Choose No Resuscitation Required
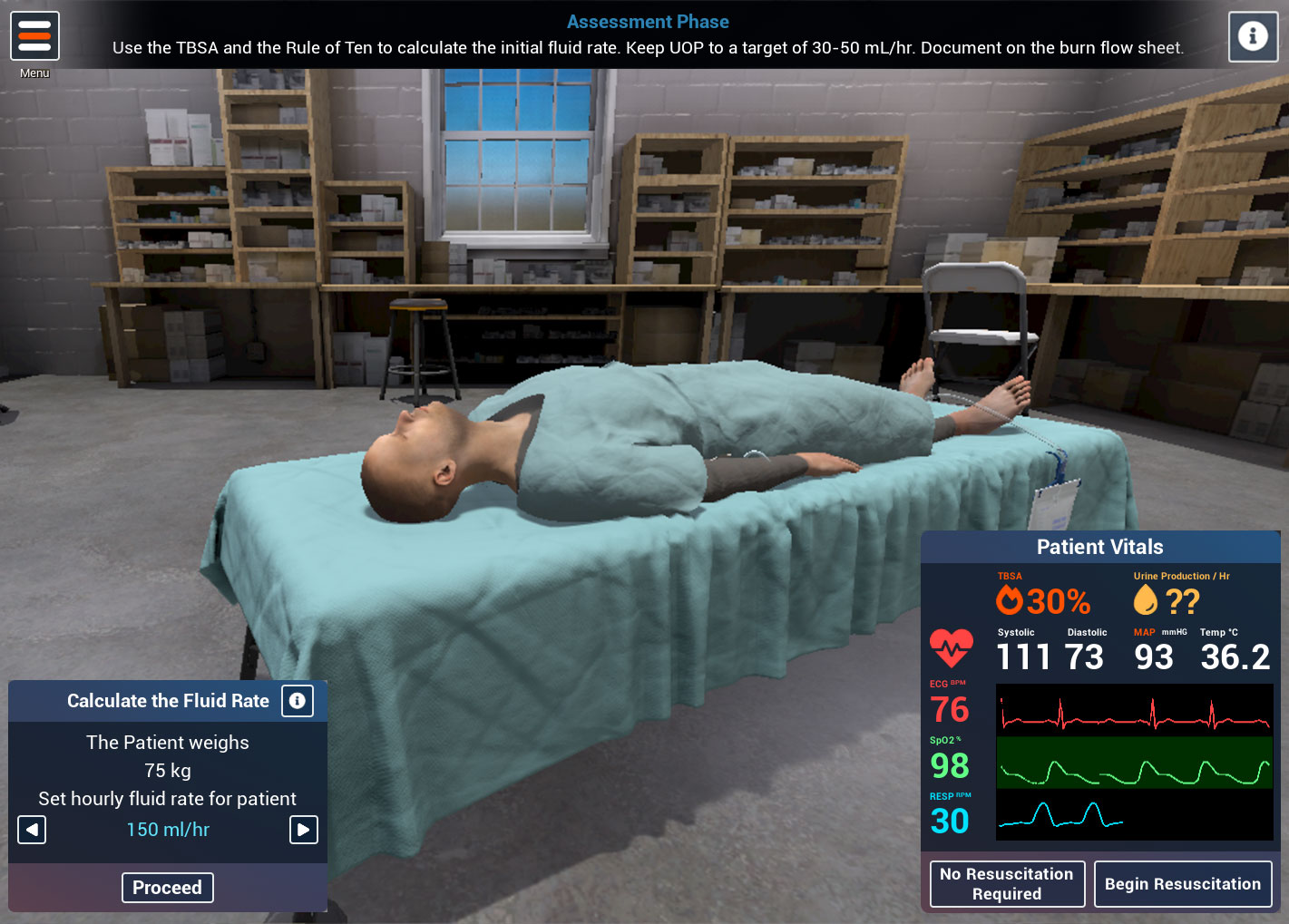 tap(1007, 884)
